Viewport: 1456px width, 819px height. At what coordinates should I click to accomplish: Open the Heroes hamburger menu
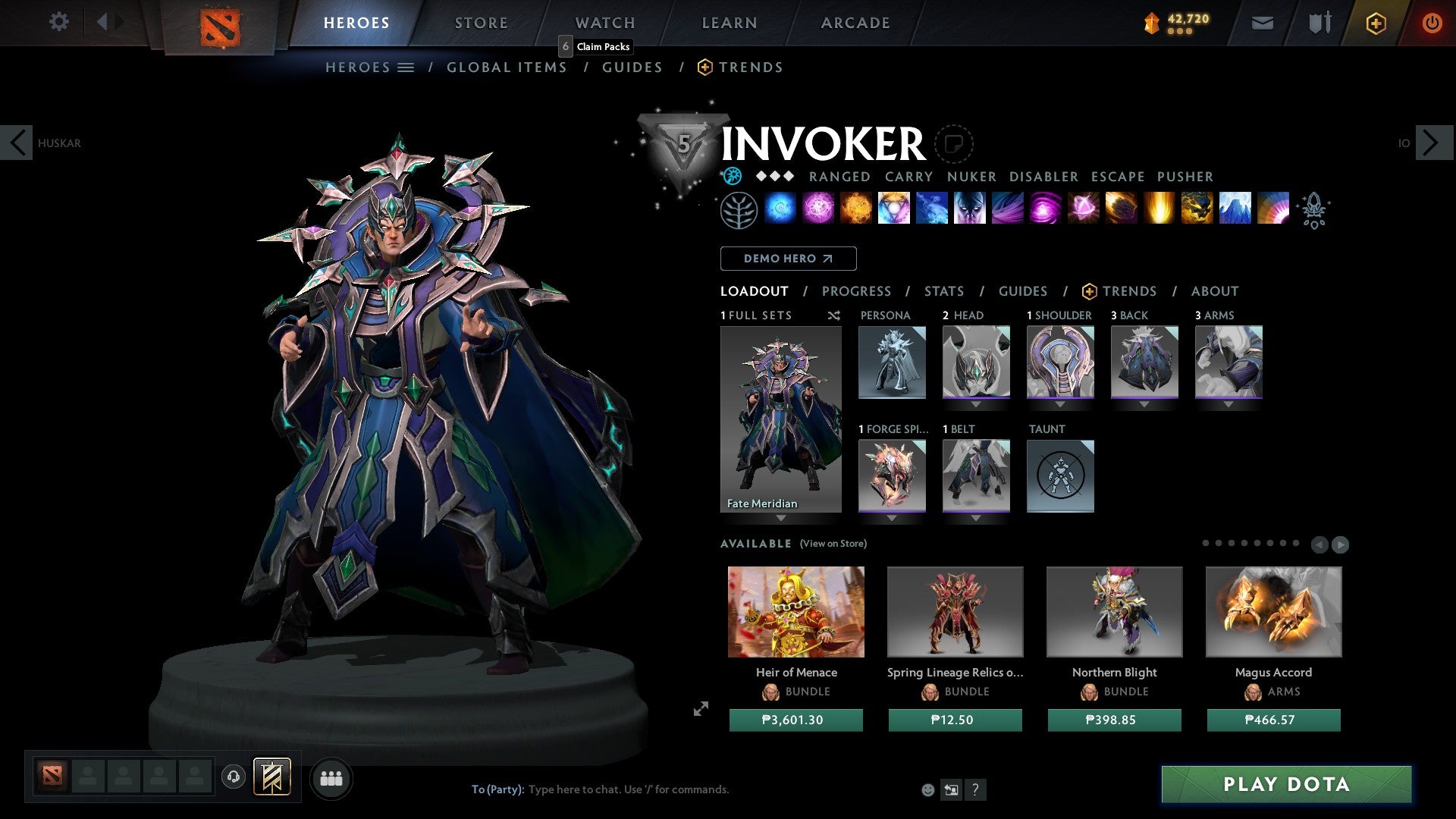point(406,67)
